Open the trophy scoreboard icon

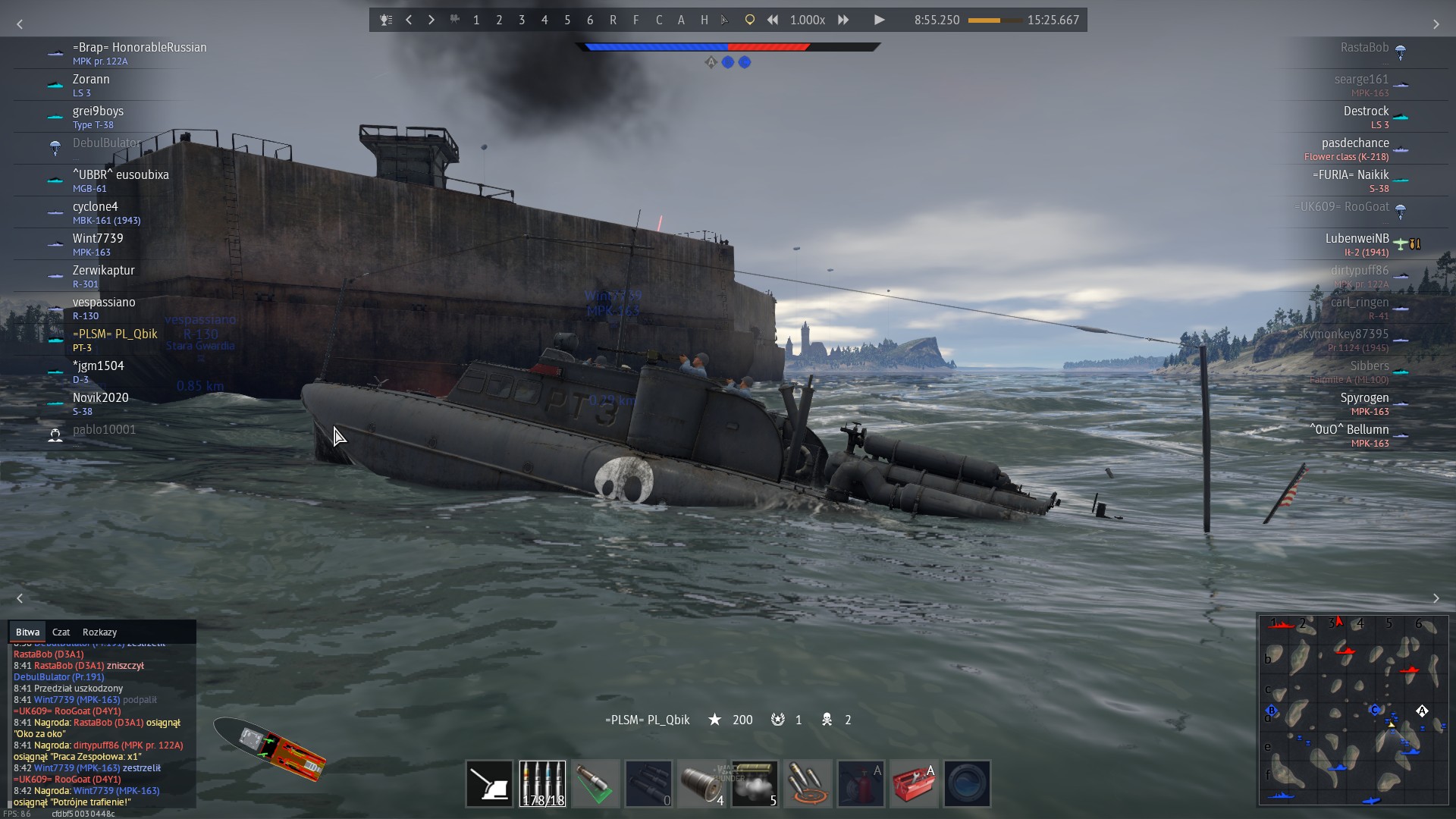tap(386, 20)
